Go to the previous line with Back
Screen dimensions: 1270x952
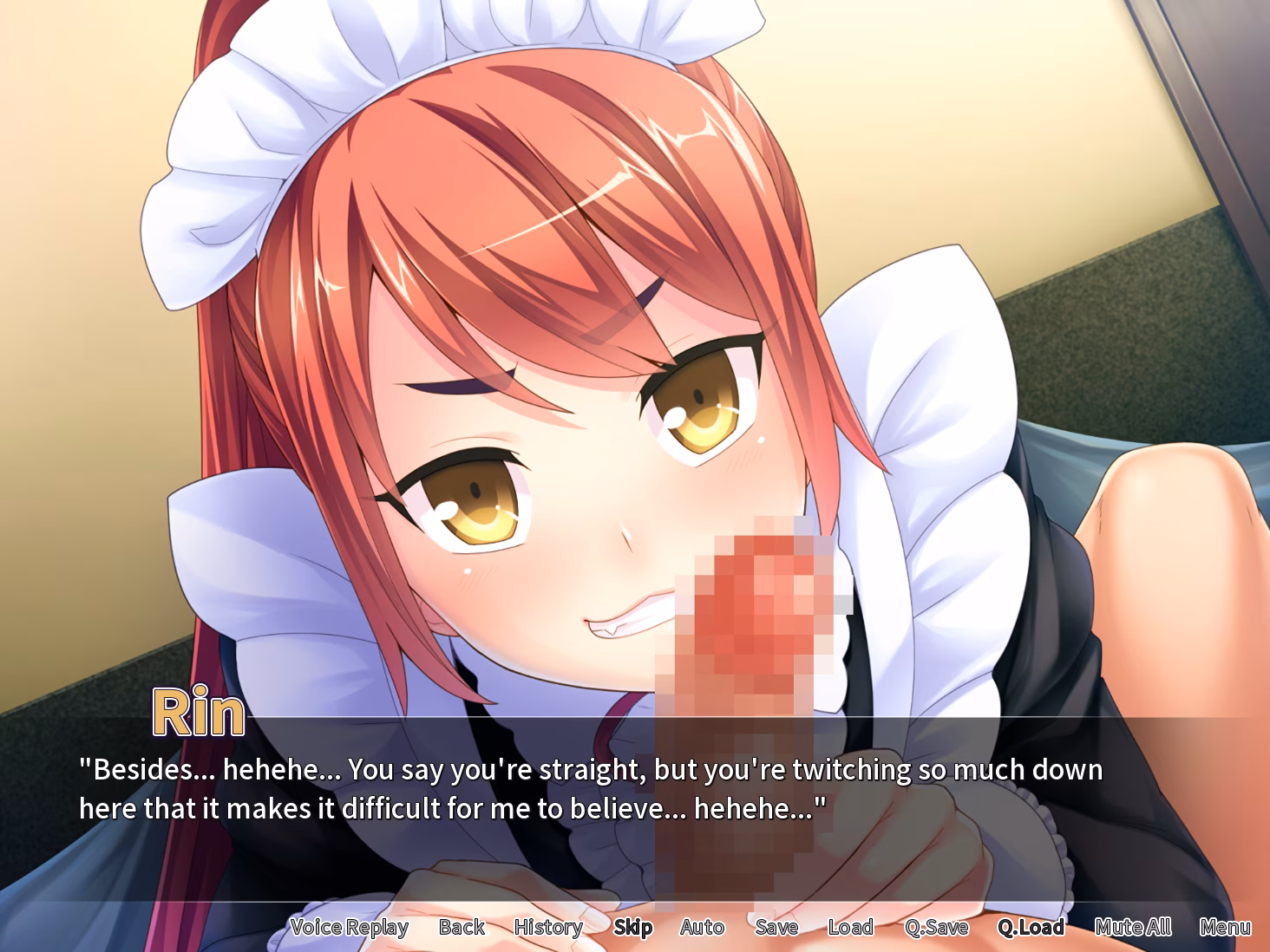pos(462,927)
